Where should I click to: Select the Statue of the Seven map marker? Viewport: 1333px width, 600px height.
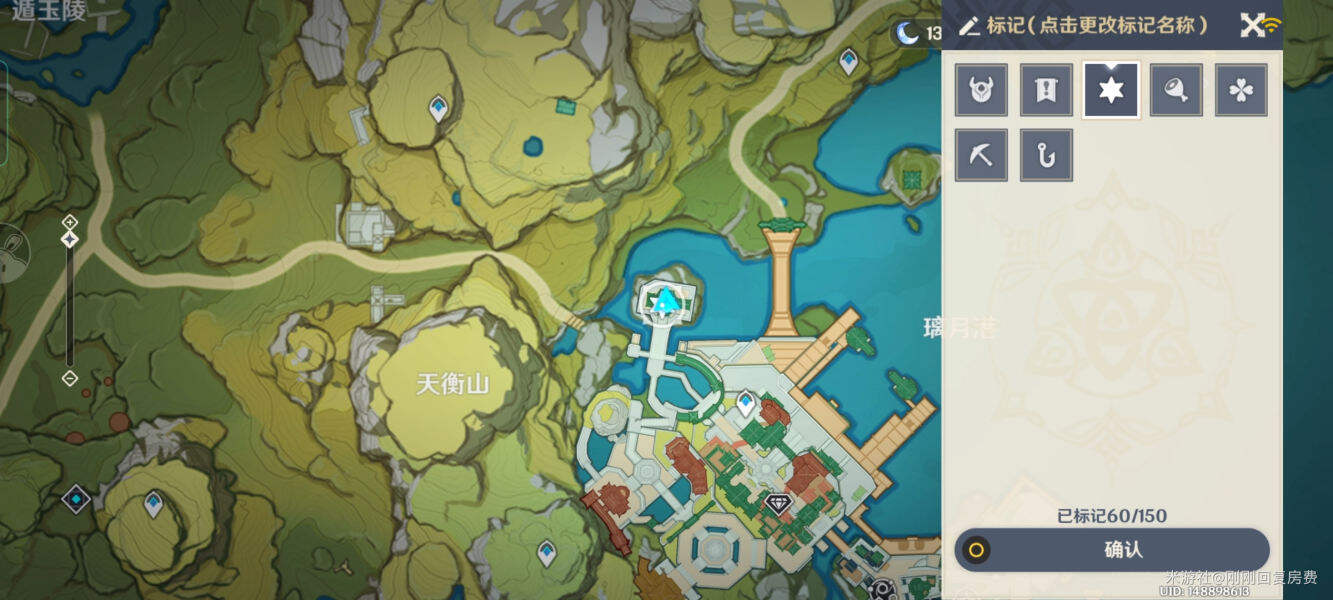click(x=665, y=298)
